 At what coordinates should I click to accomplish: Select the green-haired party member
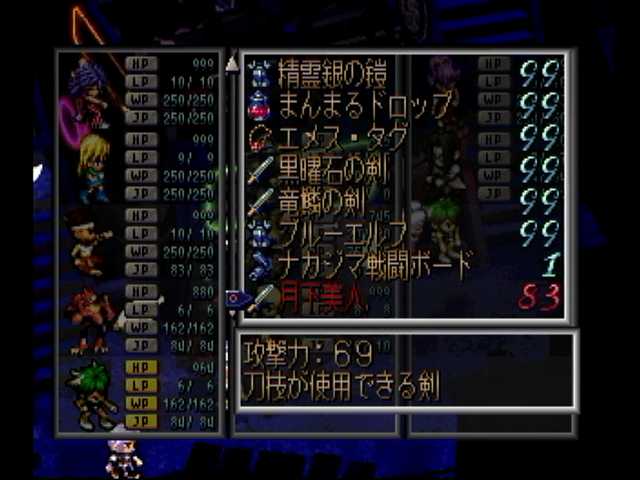[92, 392]
